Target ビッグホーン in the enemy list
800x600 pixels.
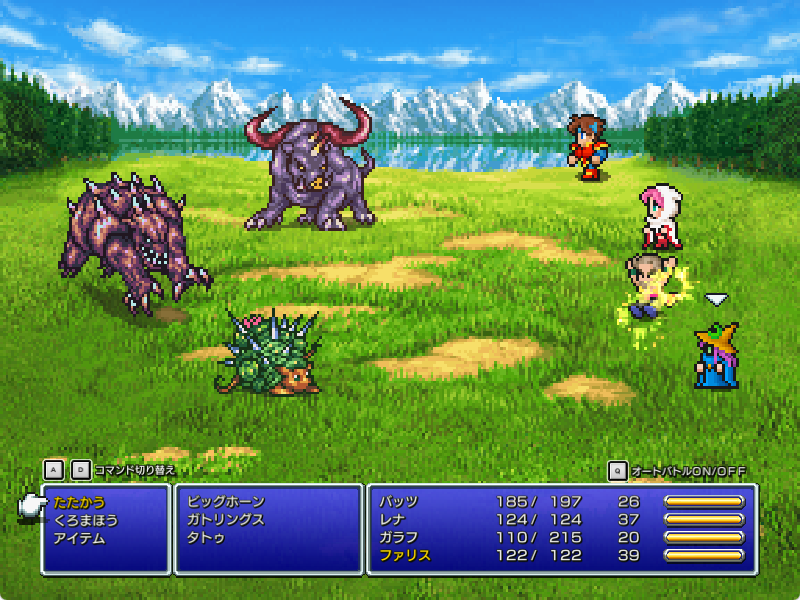coord(229,502)
